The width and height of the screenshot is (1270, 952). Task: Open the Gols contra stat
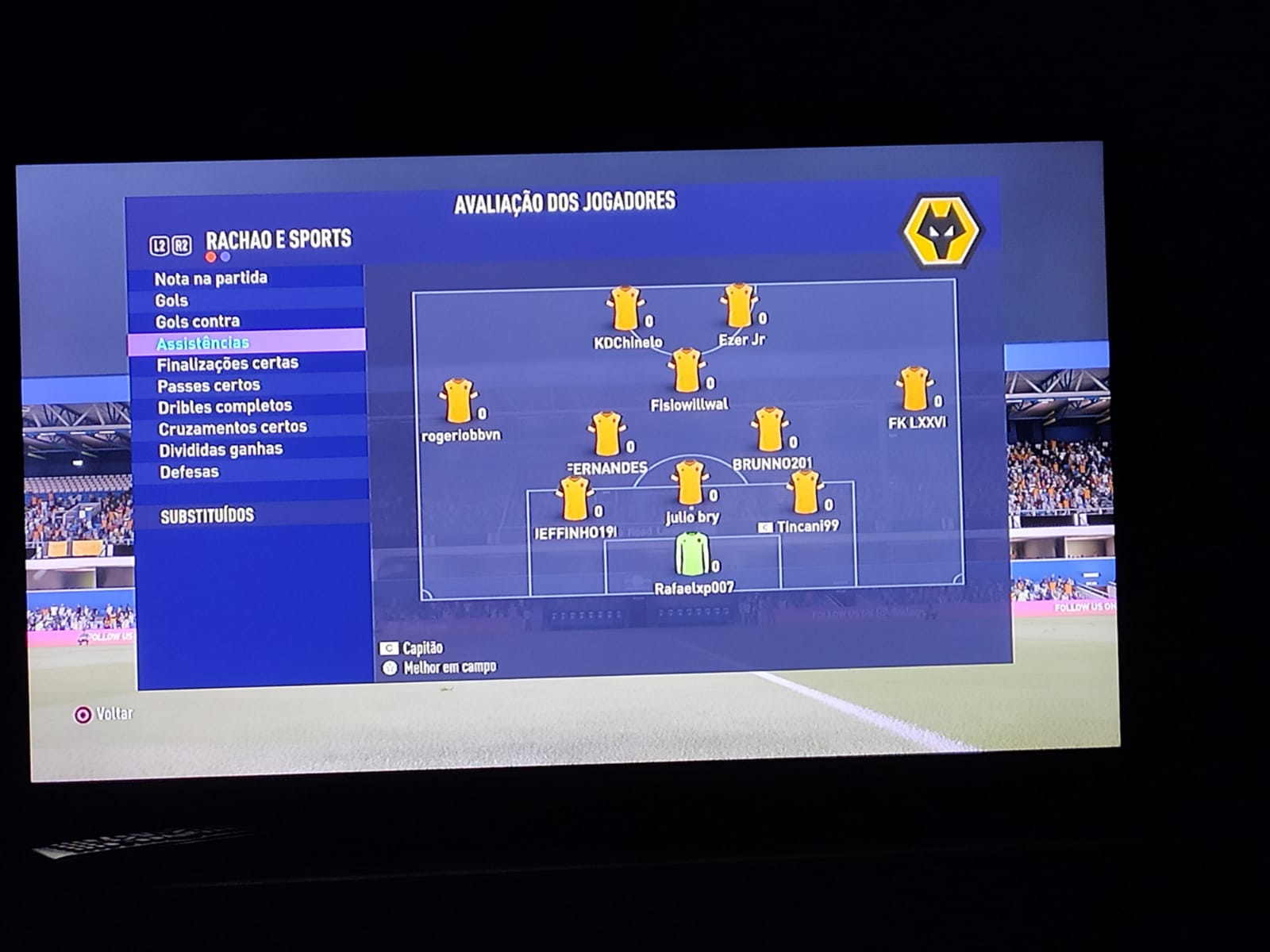(x=198, y=321)
